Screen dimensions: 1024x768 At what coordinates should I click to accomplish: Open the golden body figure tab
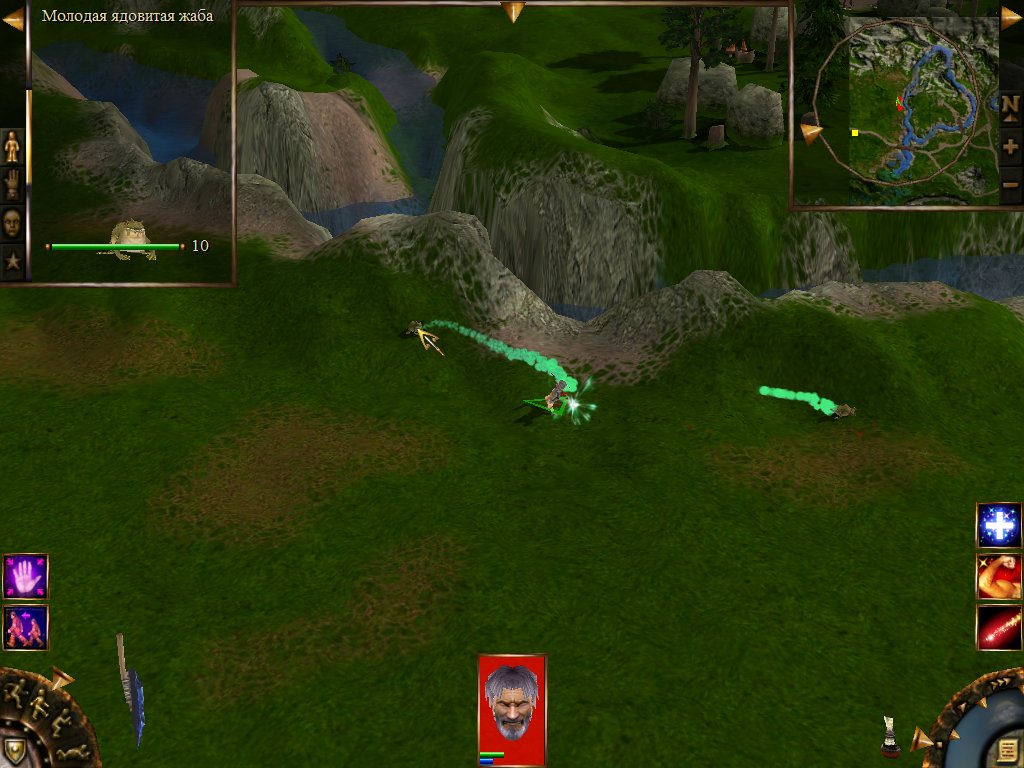coord(13,146)
